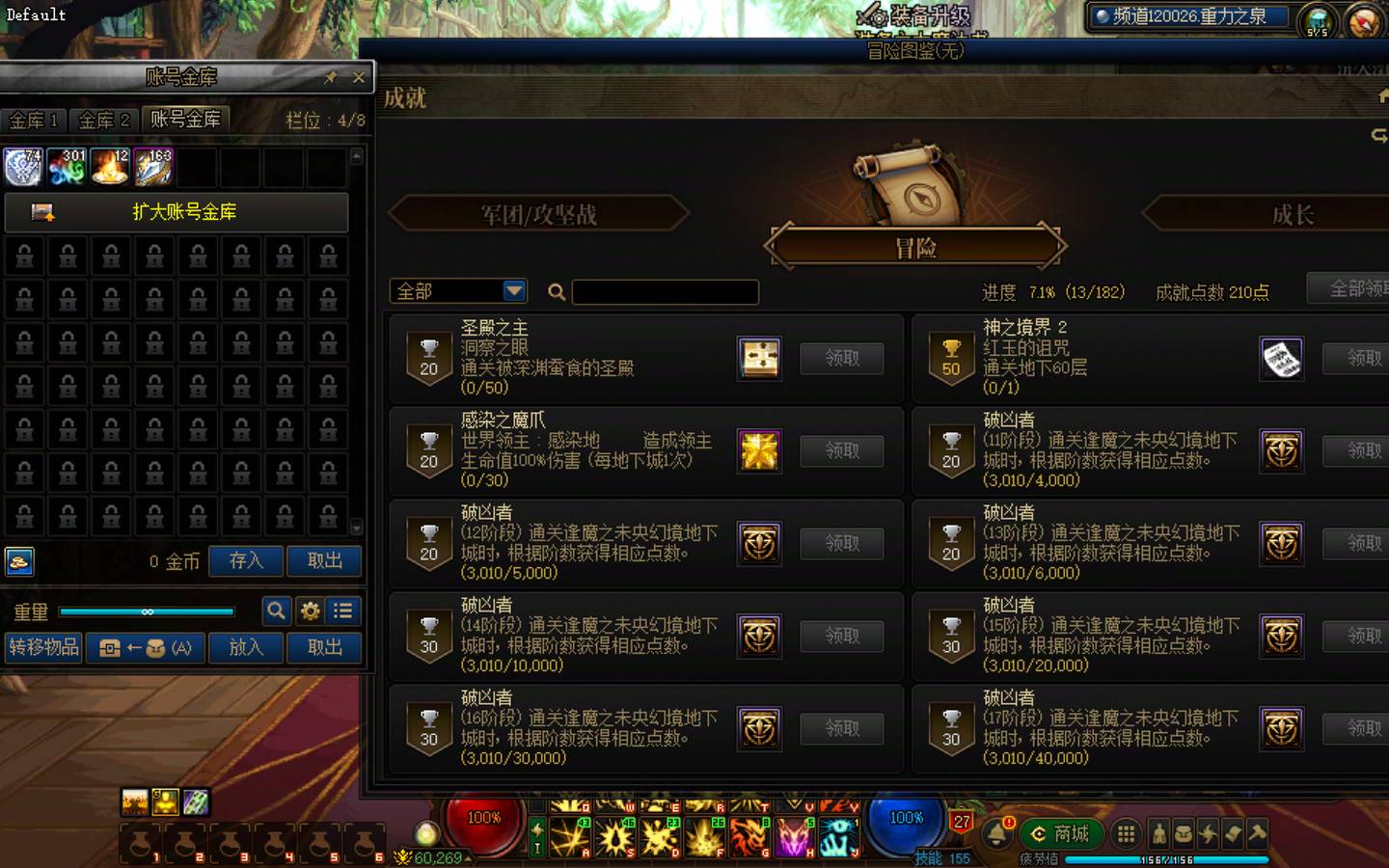Toggle list view in the vault panel
This screenshot has width=1389, height=868.
click(343, 610)
